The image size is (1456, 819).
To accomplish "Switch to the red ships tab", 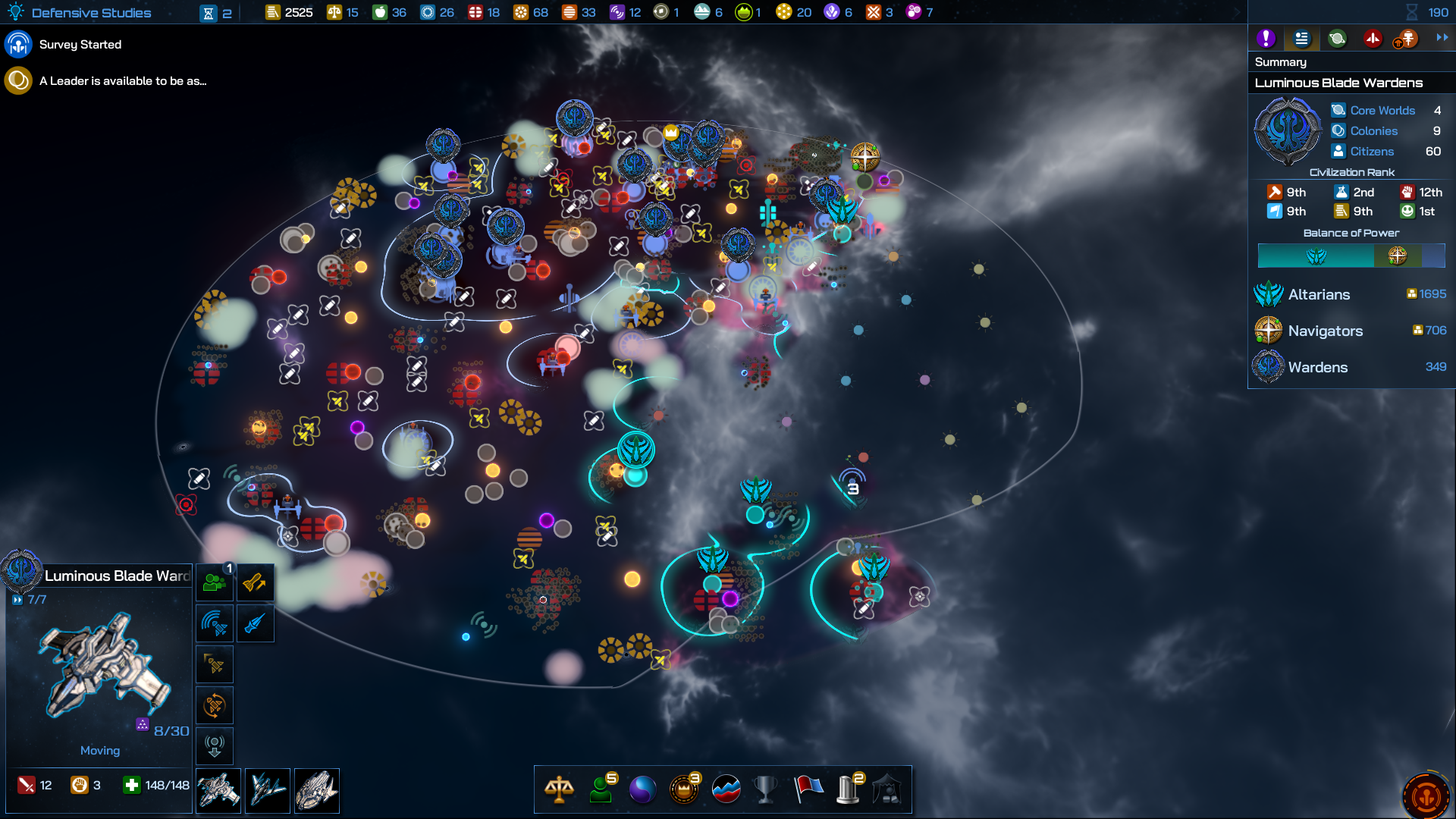I will (1373, 39).
